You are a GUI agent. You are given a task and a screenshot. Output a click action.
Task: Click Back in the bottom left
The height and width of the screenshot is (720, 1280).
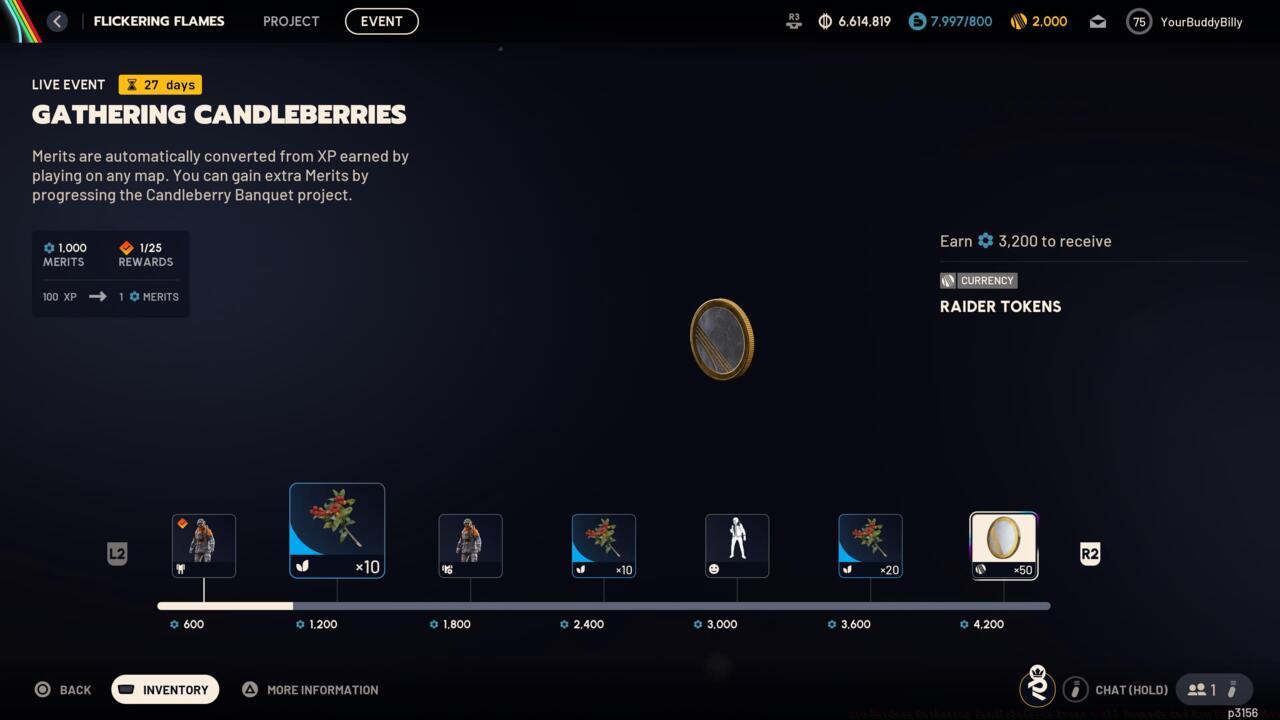[x=63, y=689]
